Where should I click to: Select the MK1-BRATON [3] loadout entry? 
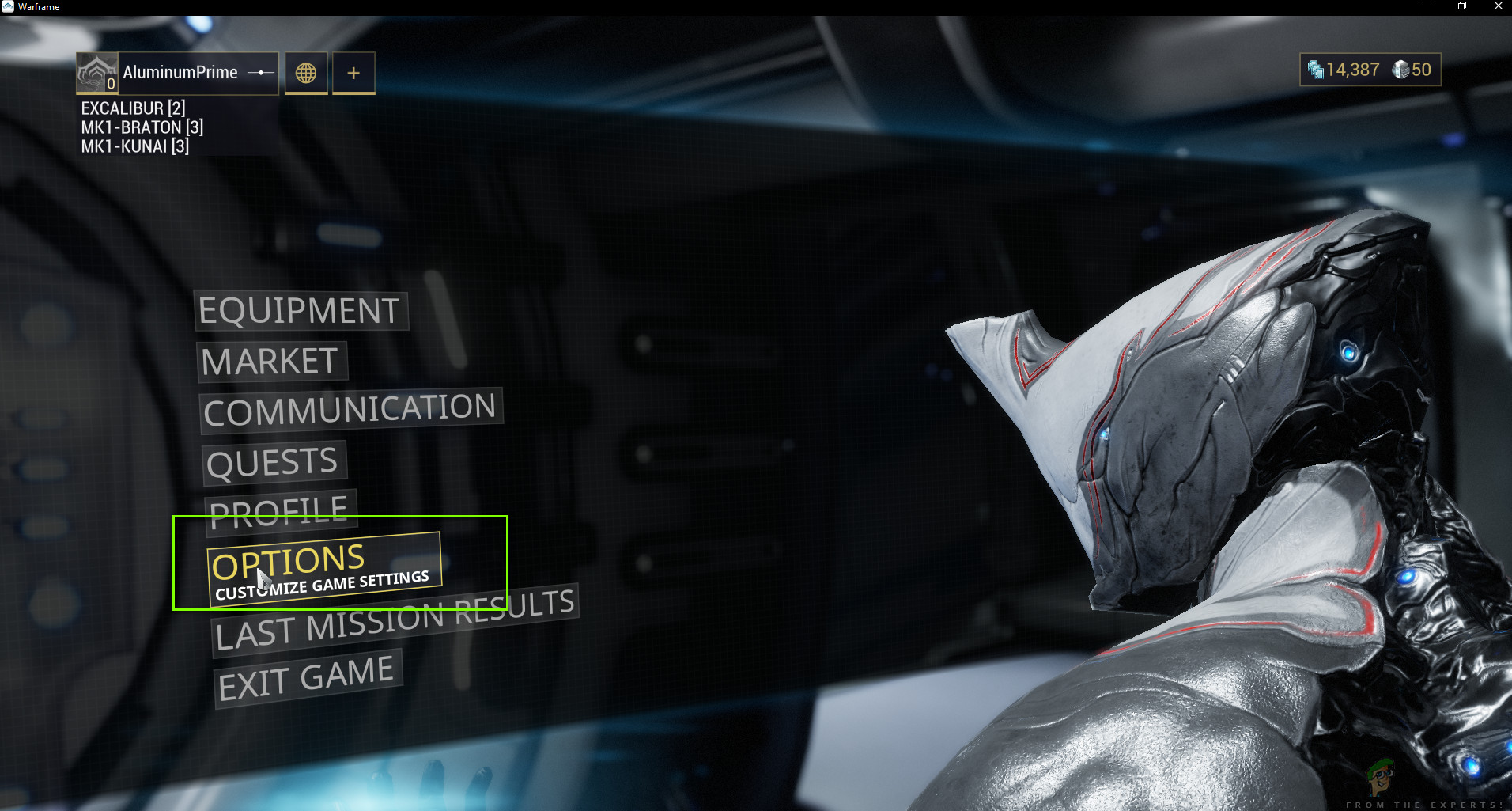tap(141, 127)
